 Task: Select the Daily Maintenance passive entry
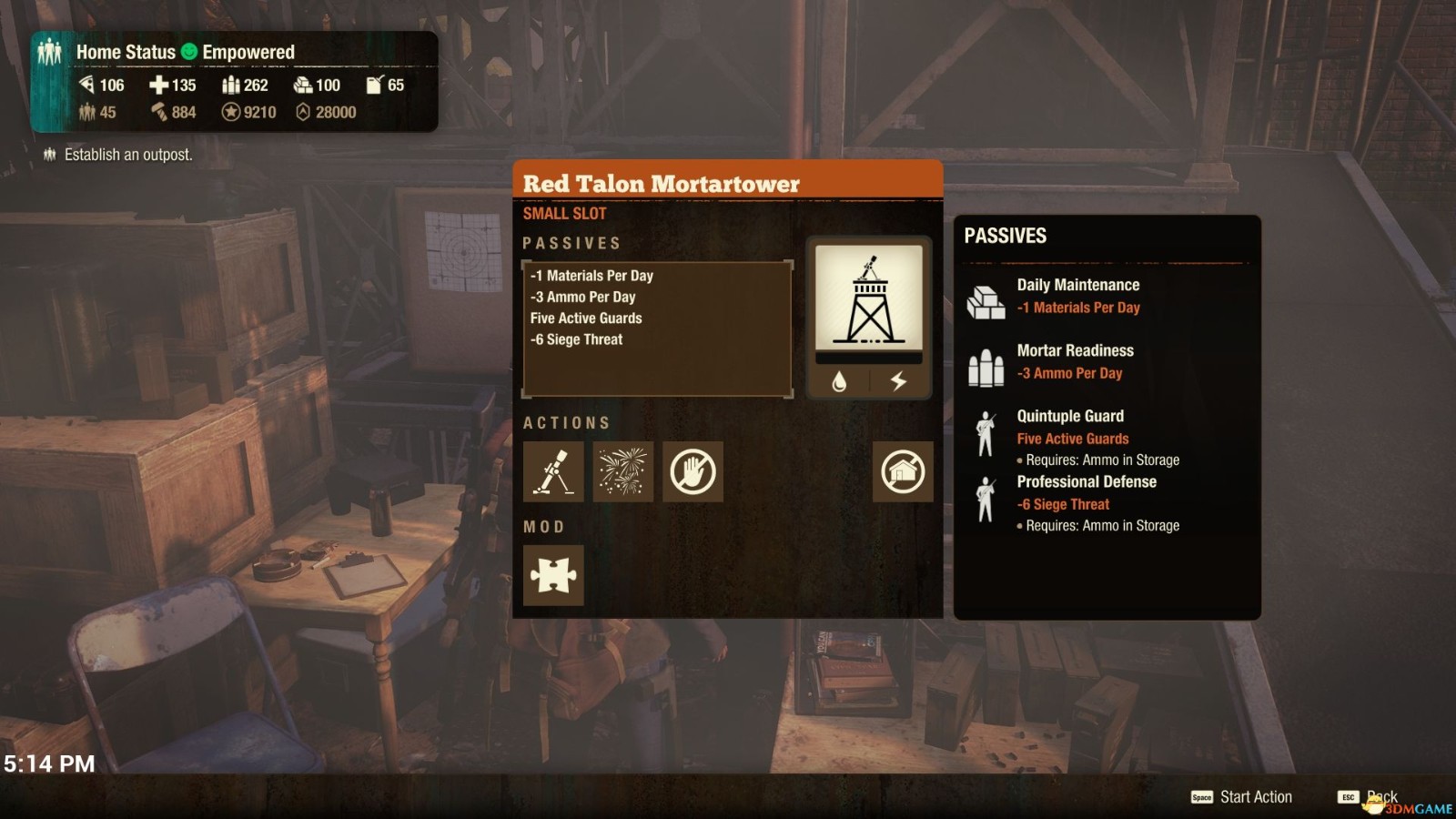(1077, 296)
